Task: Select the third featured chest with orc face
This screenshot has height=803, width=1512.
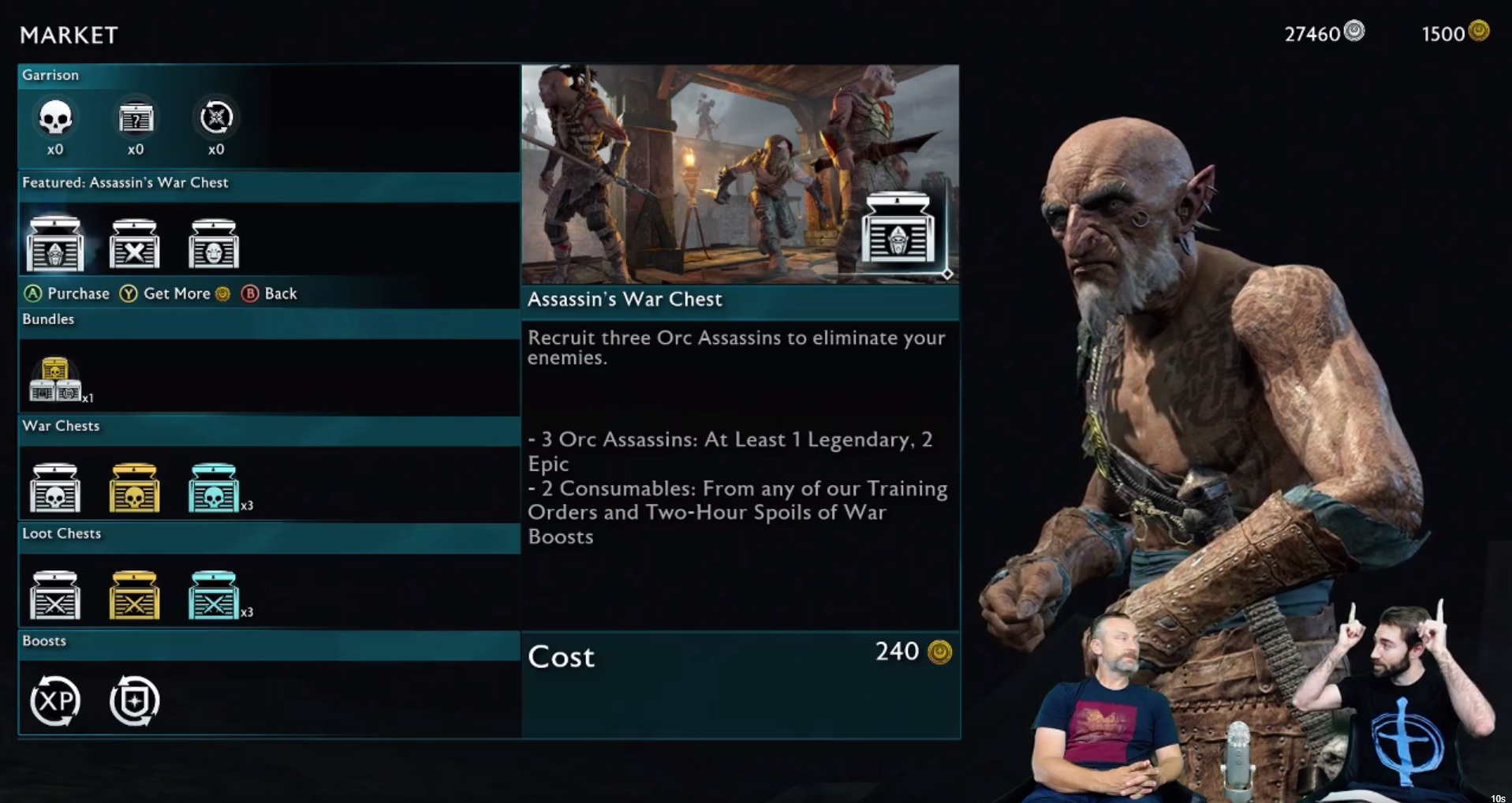Action: click(x=214, y=245)
